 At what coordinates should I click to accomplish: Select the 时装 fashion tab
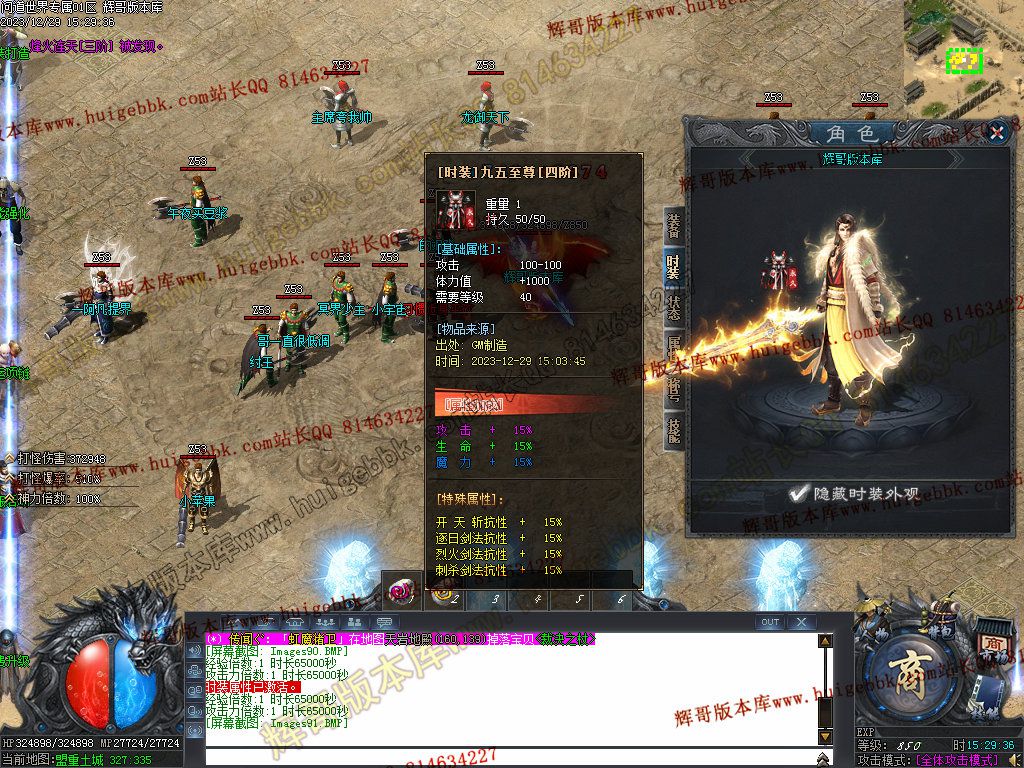(x=674, y=267)
